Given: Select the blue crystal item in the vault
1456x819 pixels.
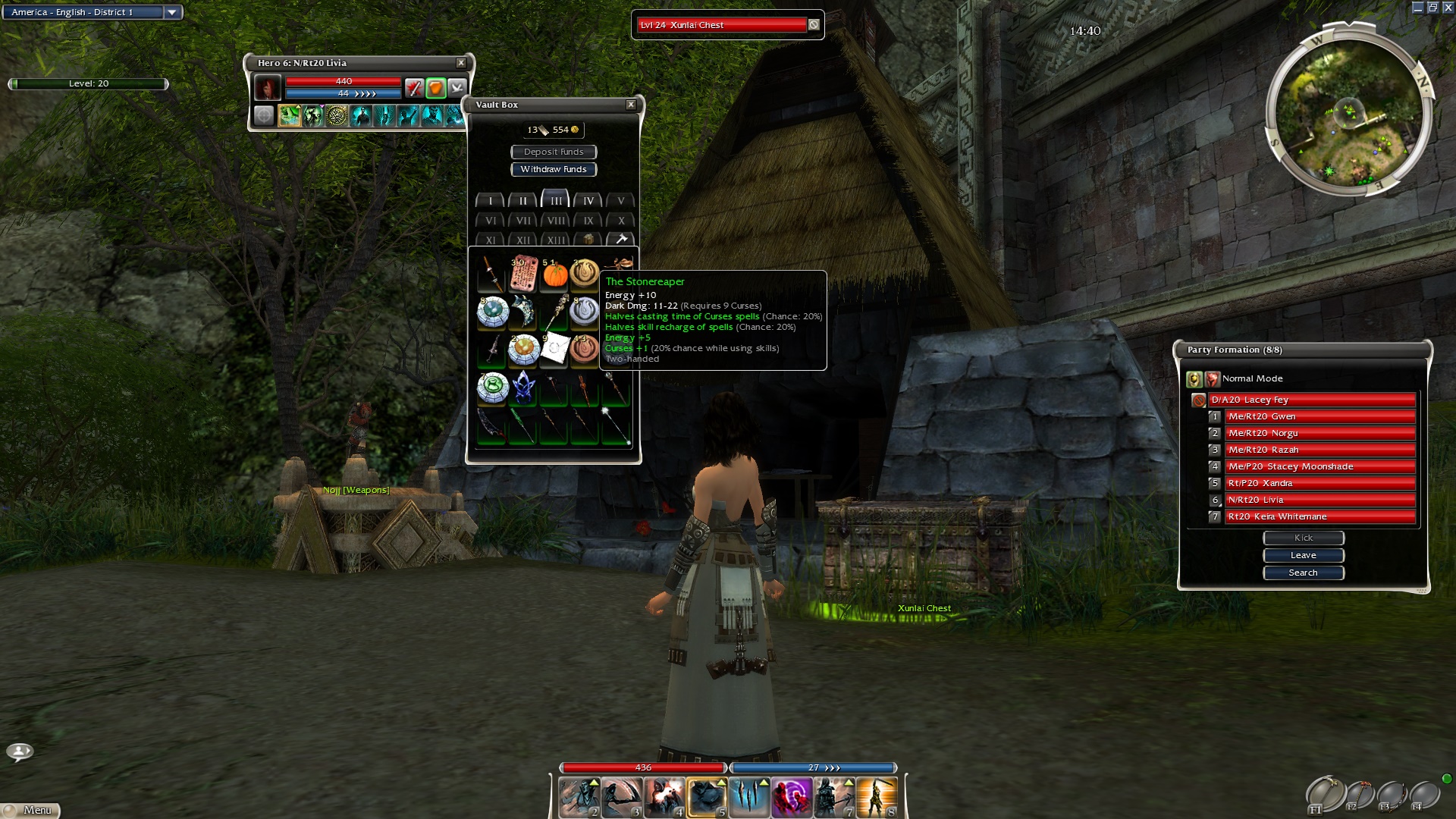Looking at the screenshot, I should (523, 387).
